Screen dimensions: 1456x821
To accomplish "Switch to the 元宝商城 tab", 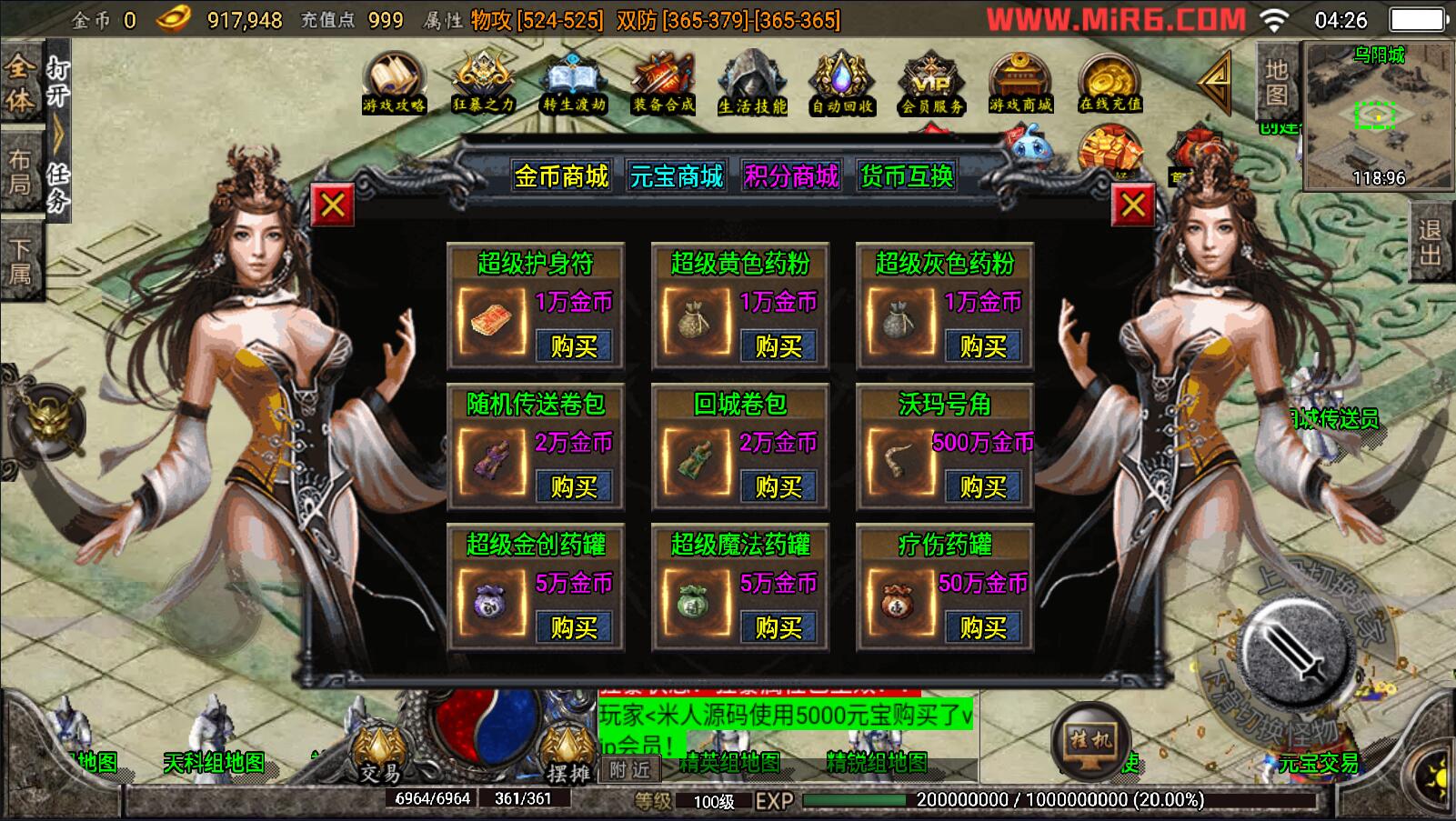I will coord(676,175).
